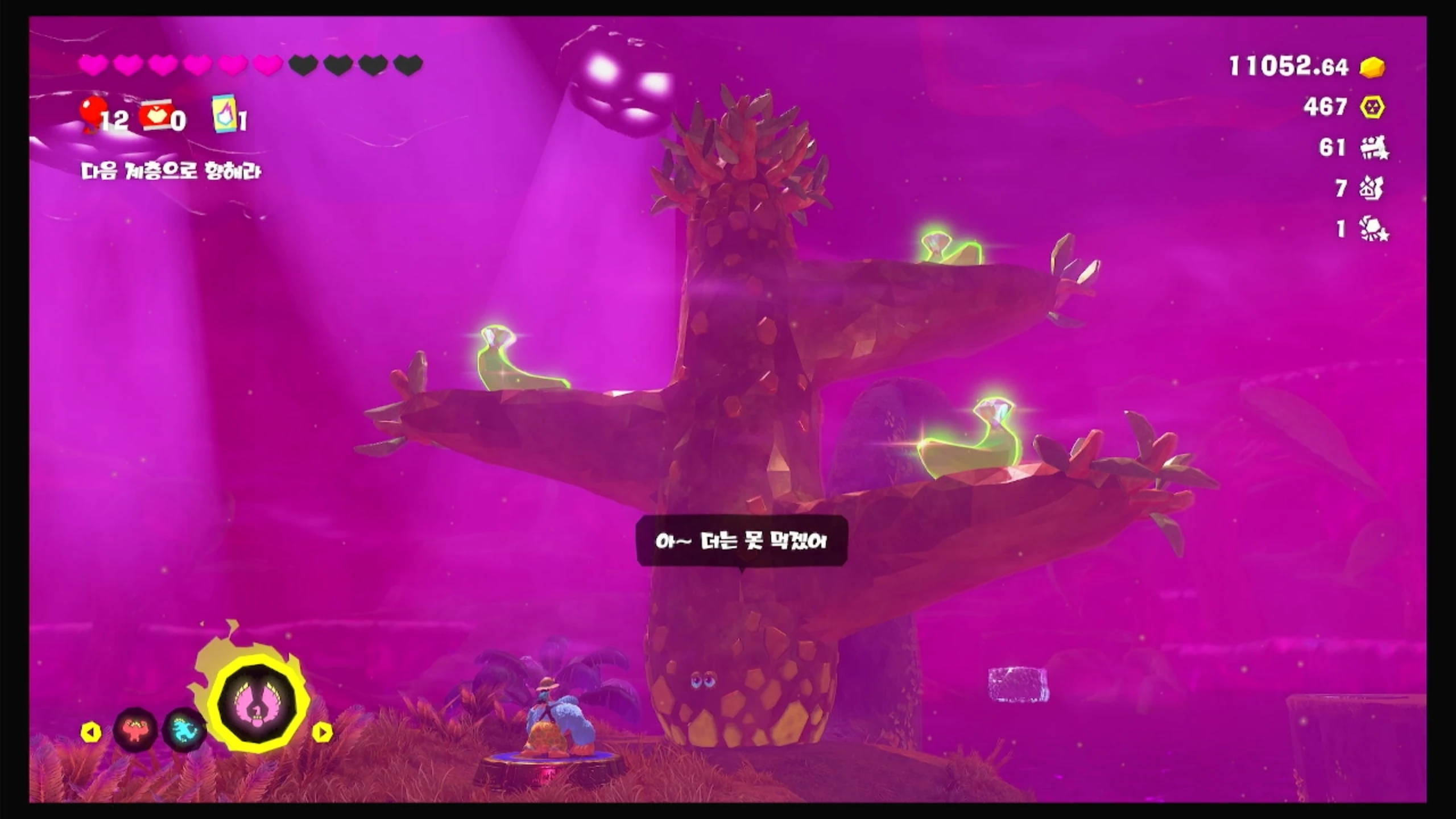Select the red balloon item icon

(x=93, y=113)
